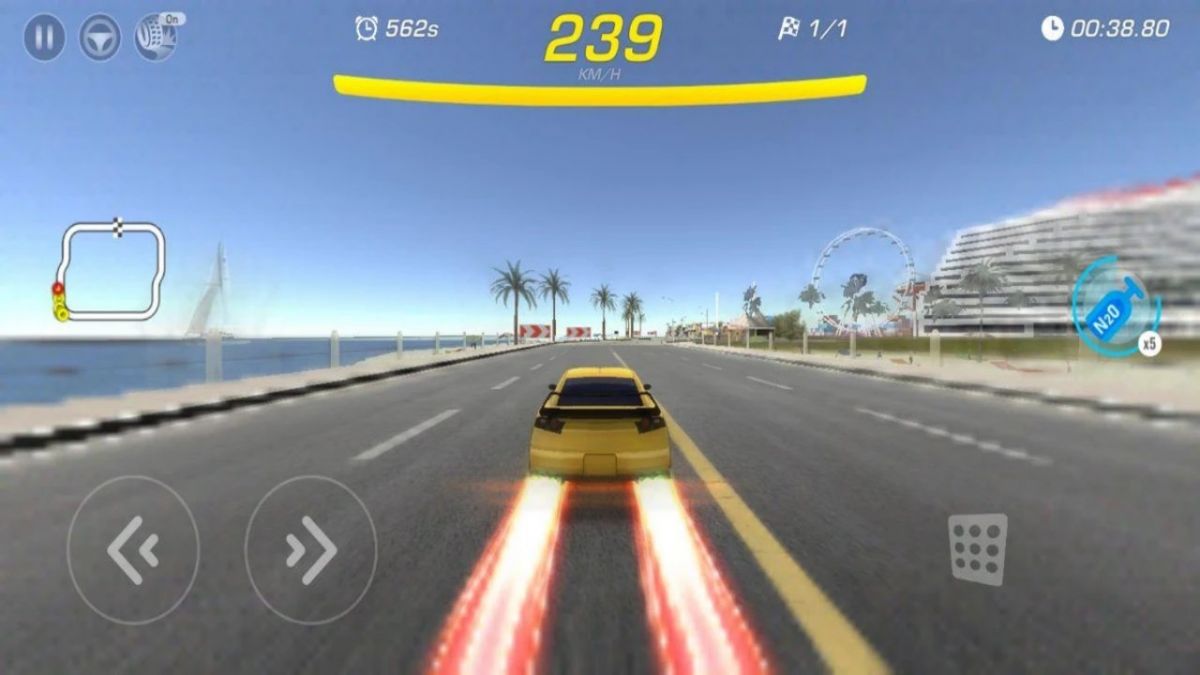Image resolution: width=1200 pixels, height=675 pixels.
Task: Change the steering control mode
Action: tap(100, 38)
